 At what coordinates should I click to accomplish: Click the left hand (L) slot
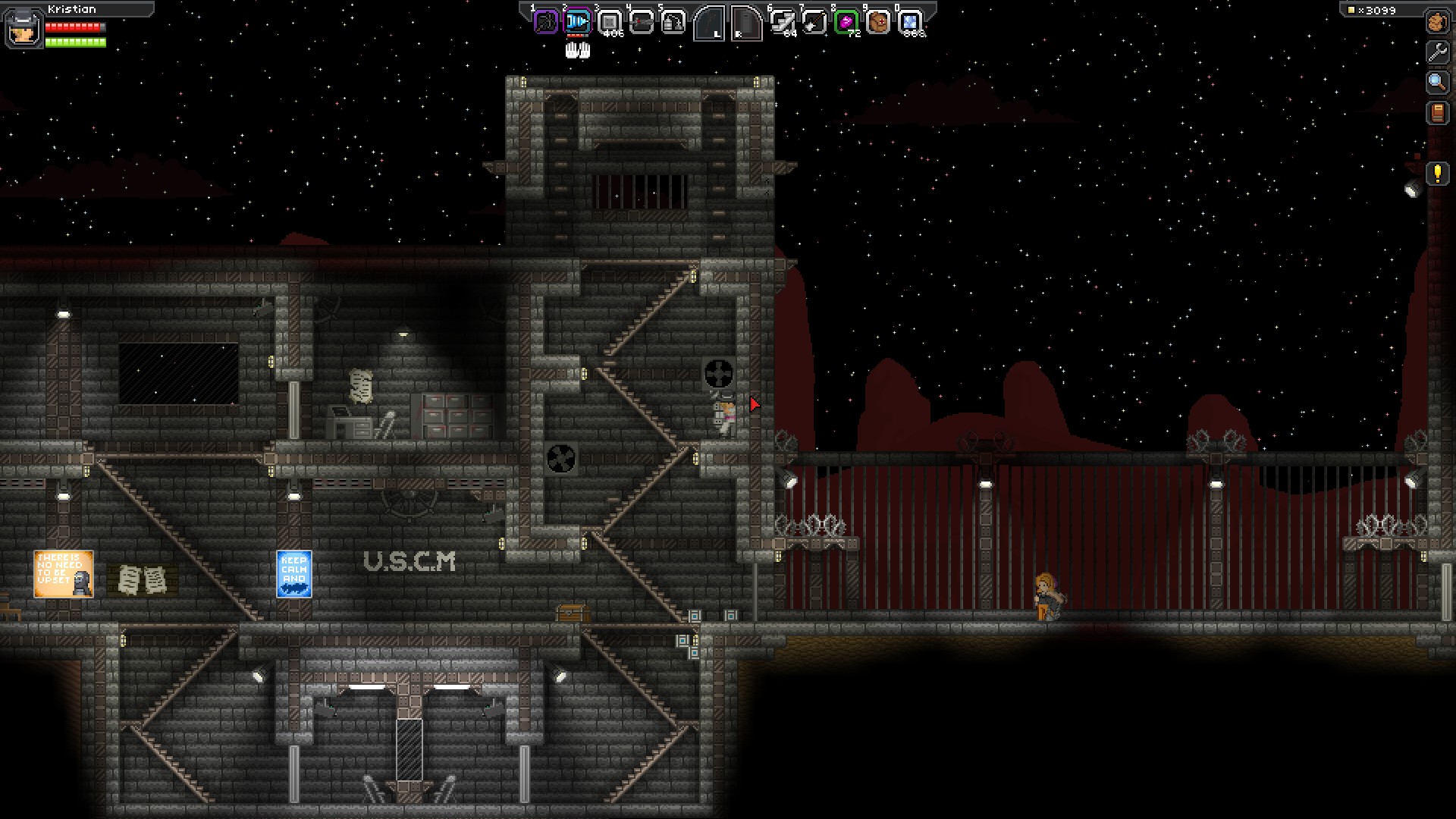click(x=710, y=23)
